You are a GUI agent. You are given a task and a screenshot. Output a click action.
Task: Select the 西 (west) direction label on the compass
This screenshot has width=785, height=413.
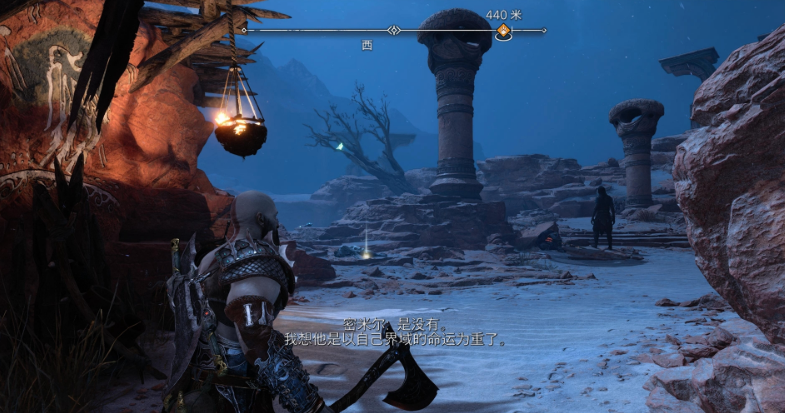point(367,45)
